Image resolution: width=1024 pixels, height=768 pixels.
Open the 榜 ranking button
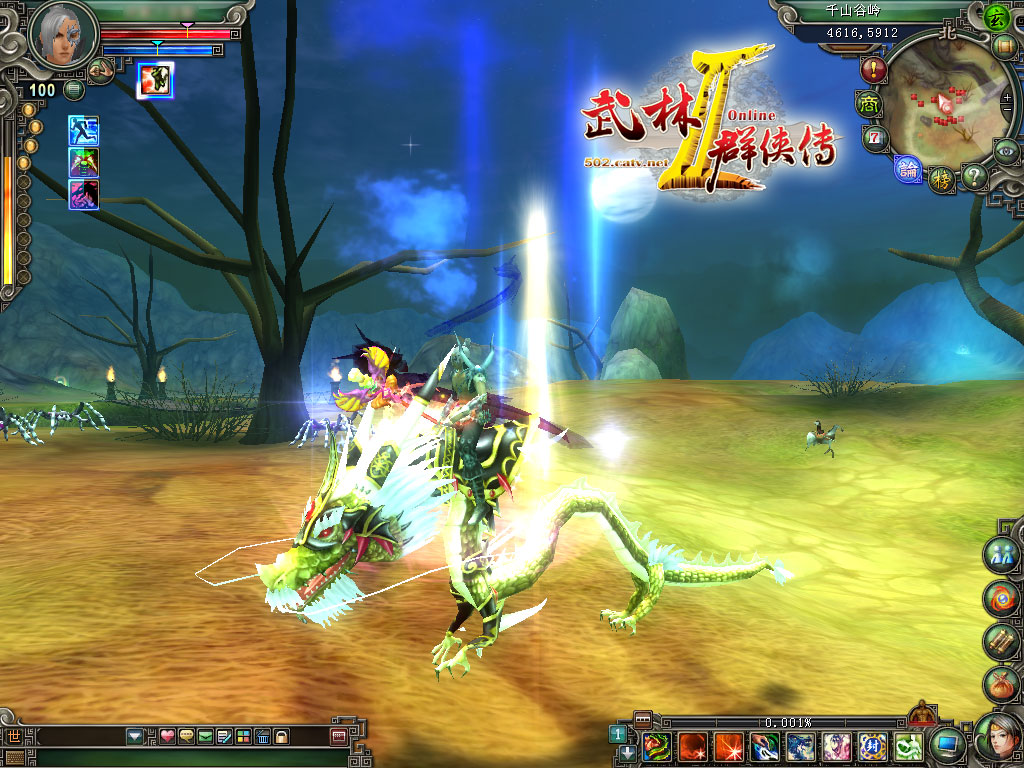(941, 179)
